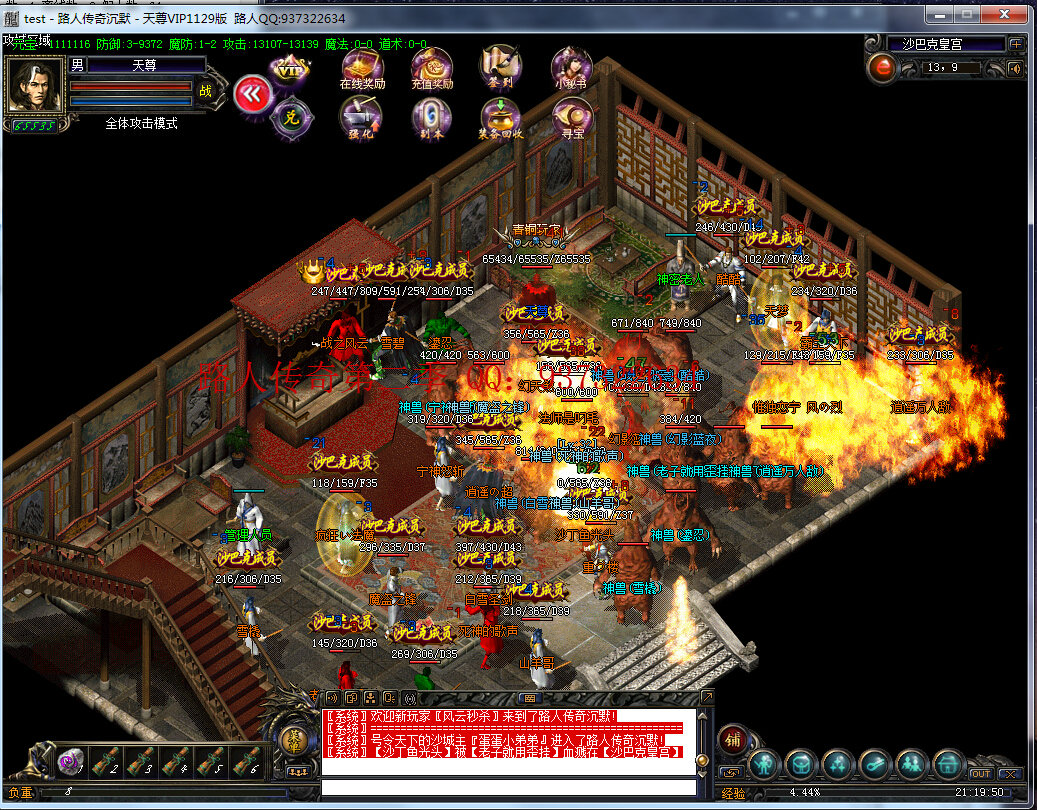Collapse icons with the red double-arrow button
Viewport: 1037px width, 810px height.
tap(253, 93)
